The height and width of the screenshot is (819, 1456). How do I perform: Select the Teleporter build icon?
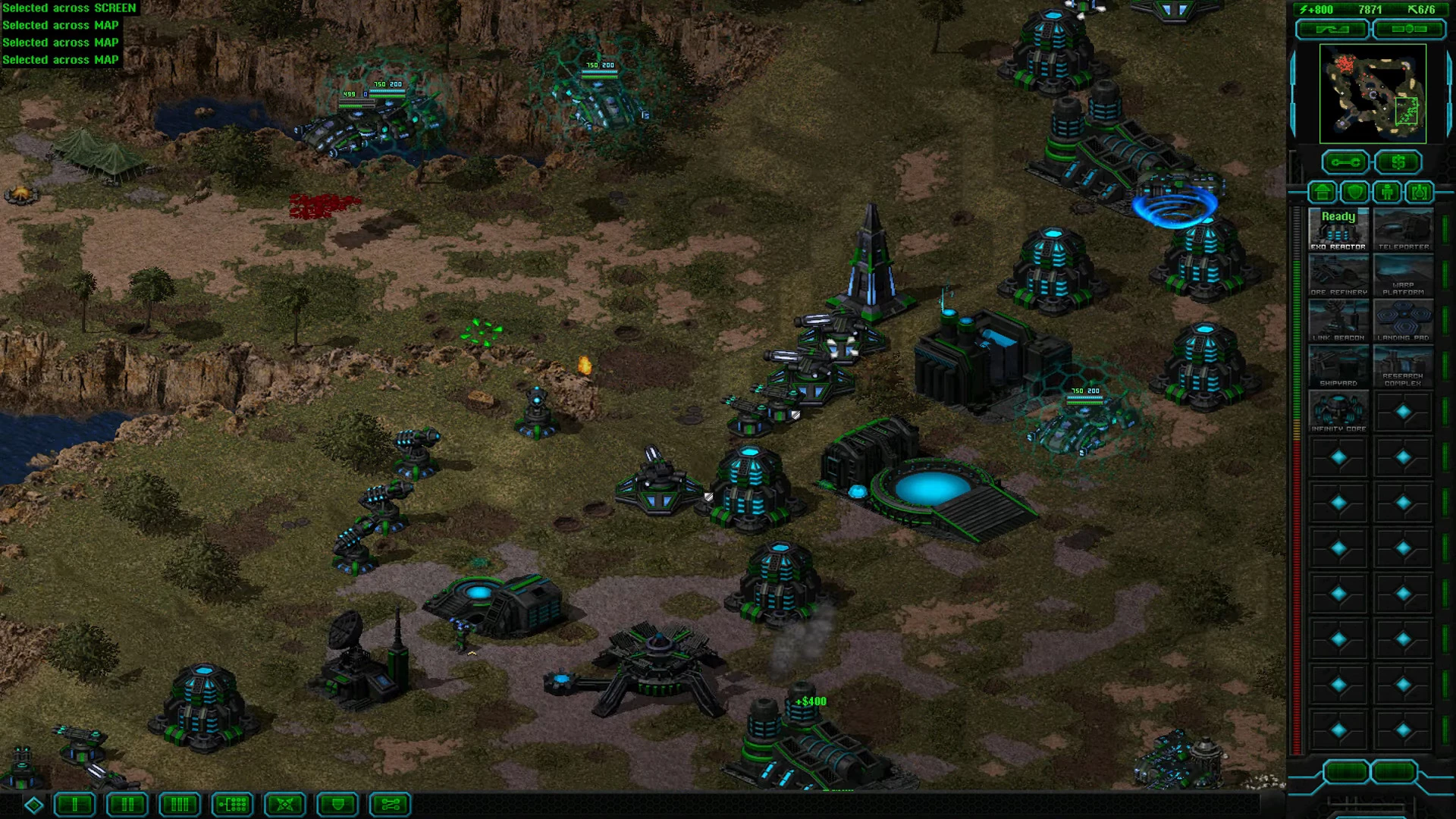pyautogui.click(x=1403, y=228)
